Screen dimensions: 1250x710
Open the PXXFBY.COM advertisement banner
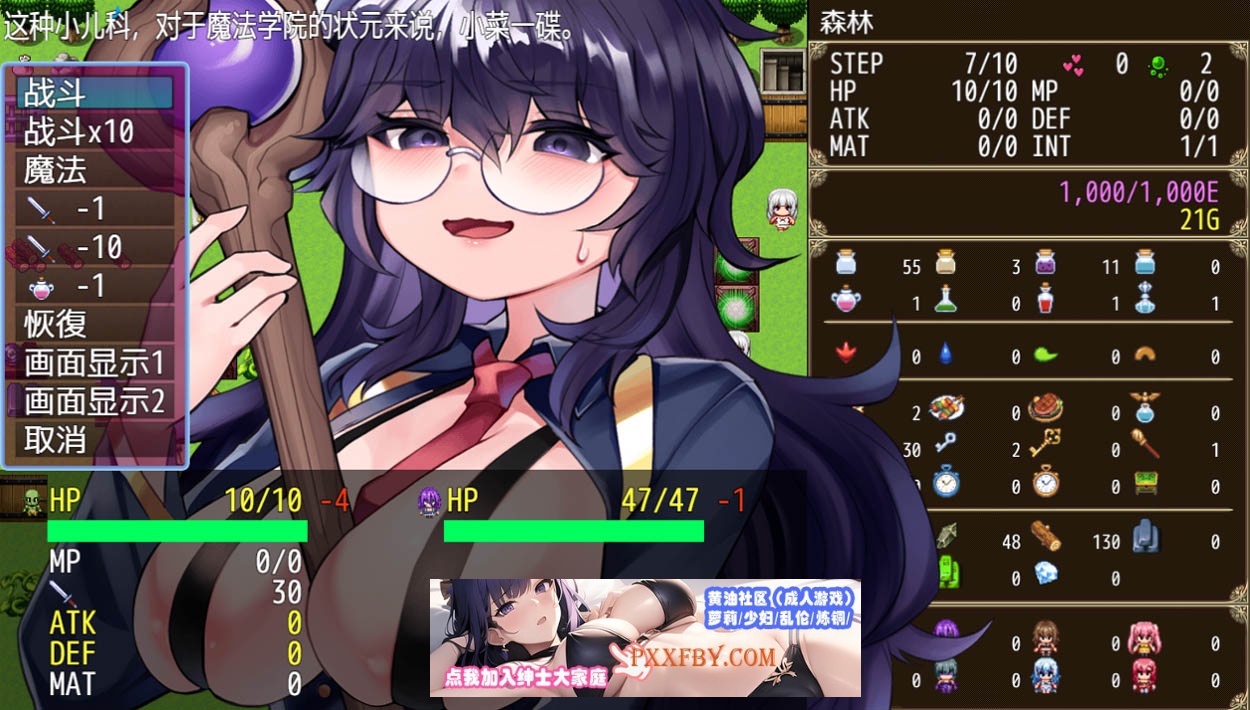(x=645, y=638)
